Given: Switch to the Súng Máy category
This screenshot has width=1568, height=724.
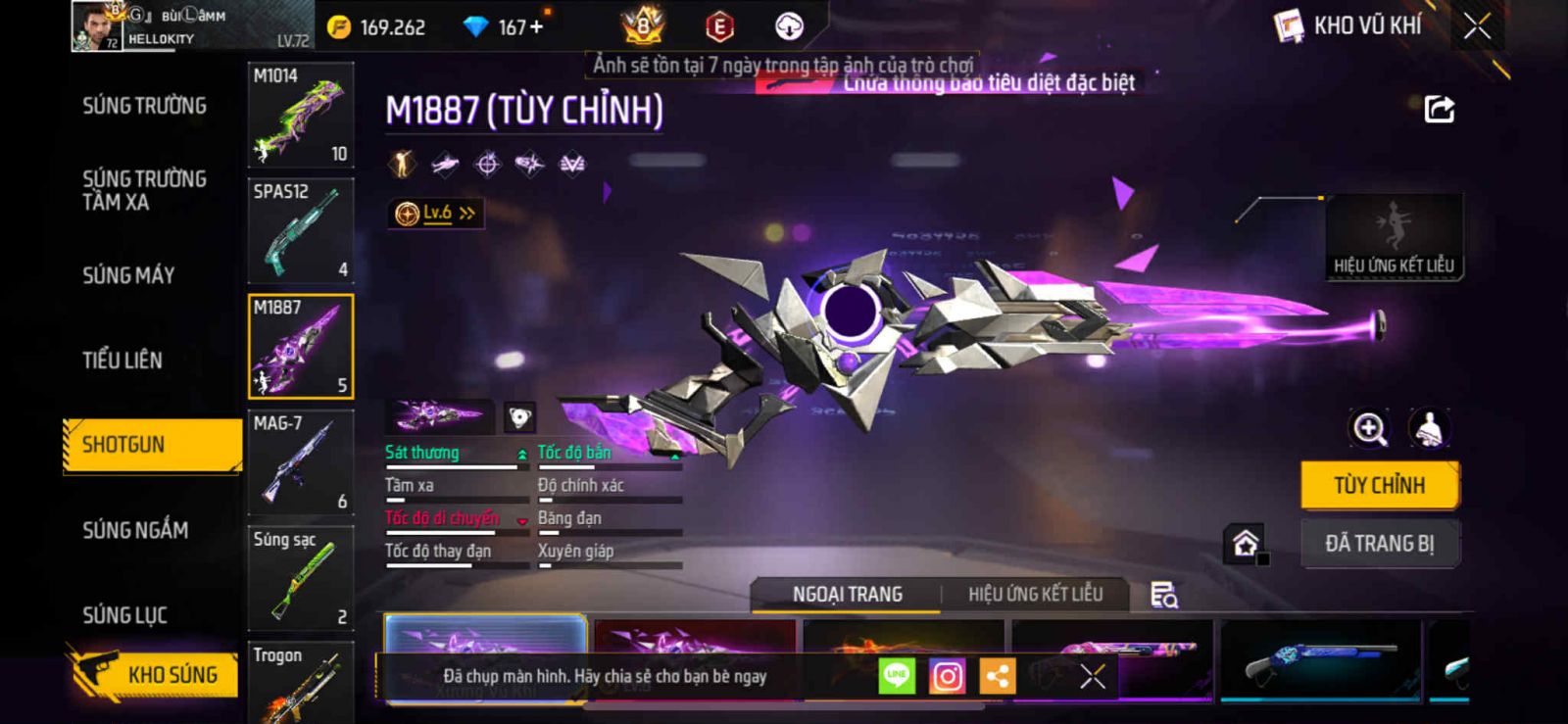Looking at the screenshot, I should [x=128, y=275].
